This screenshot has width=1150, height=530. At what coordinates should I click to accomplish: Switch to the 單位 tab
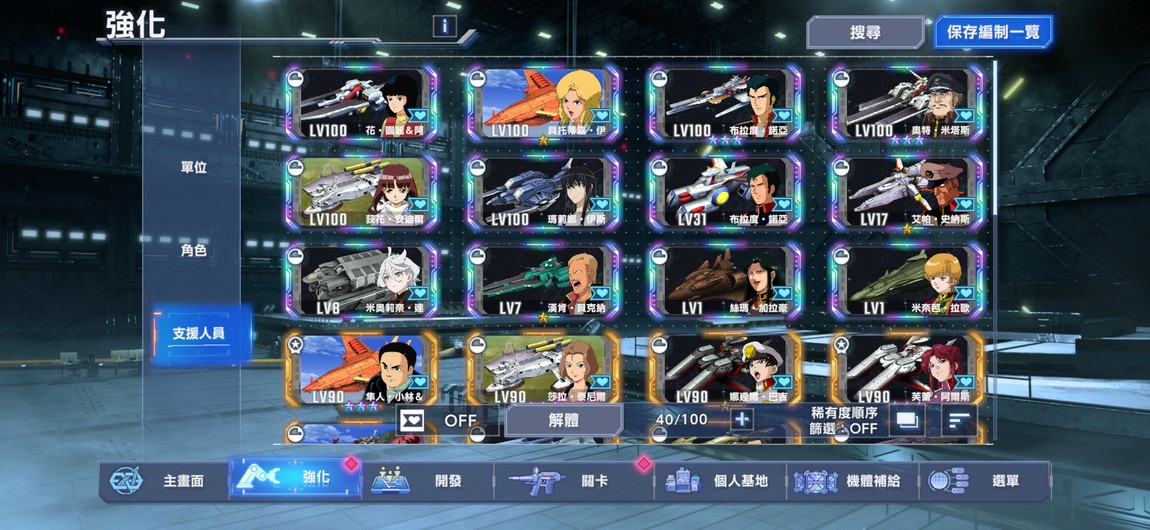point(194,167)
